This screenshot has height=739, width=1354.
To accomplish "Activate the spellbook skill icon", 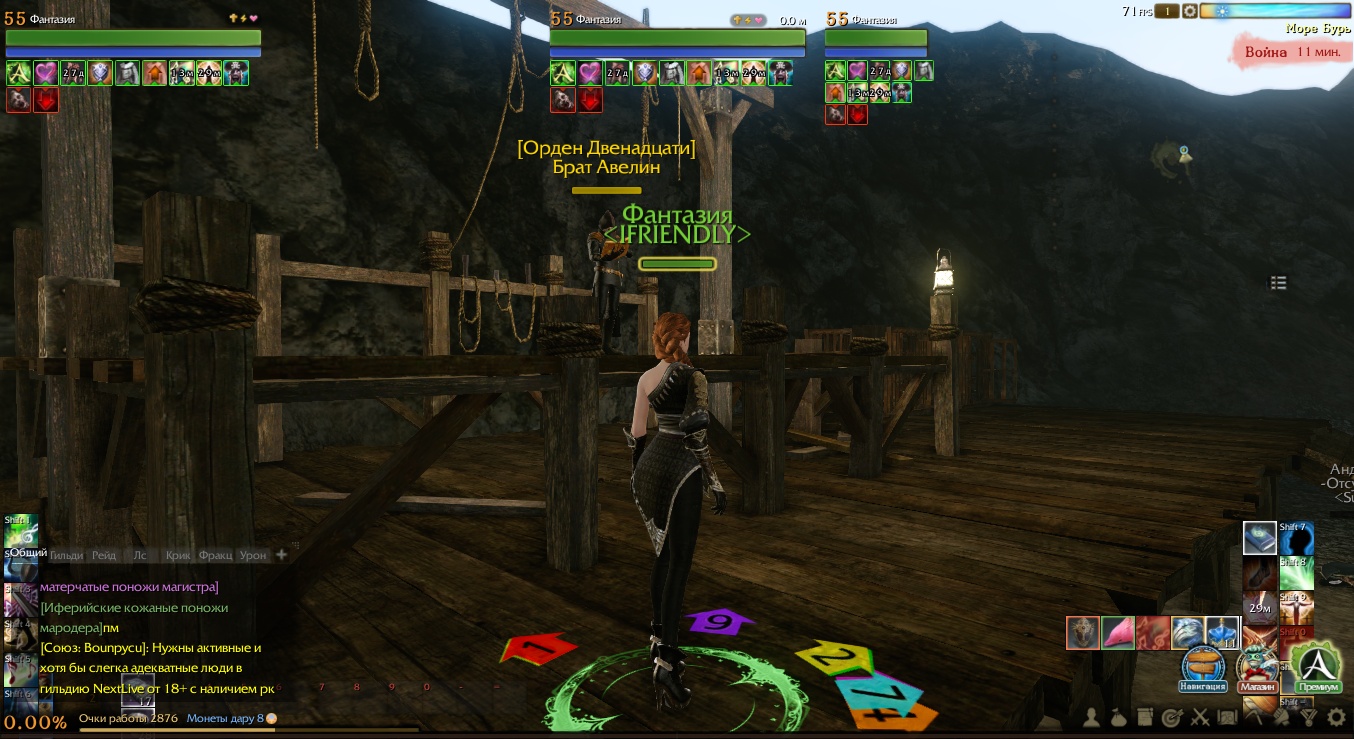I will (1259, 538).
